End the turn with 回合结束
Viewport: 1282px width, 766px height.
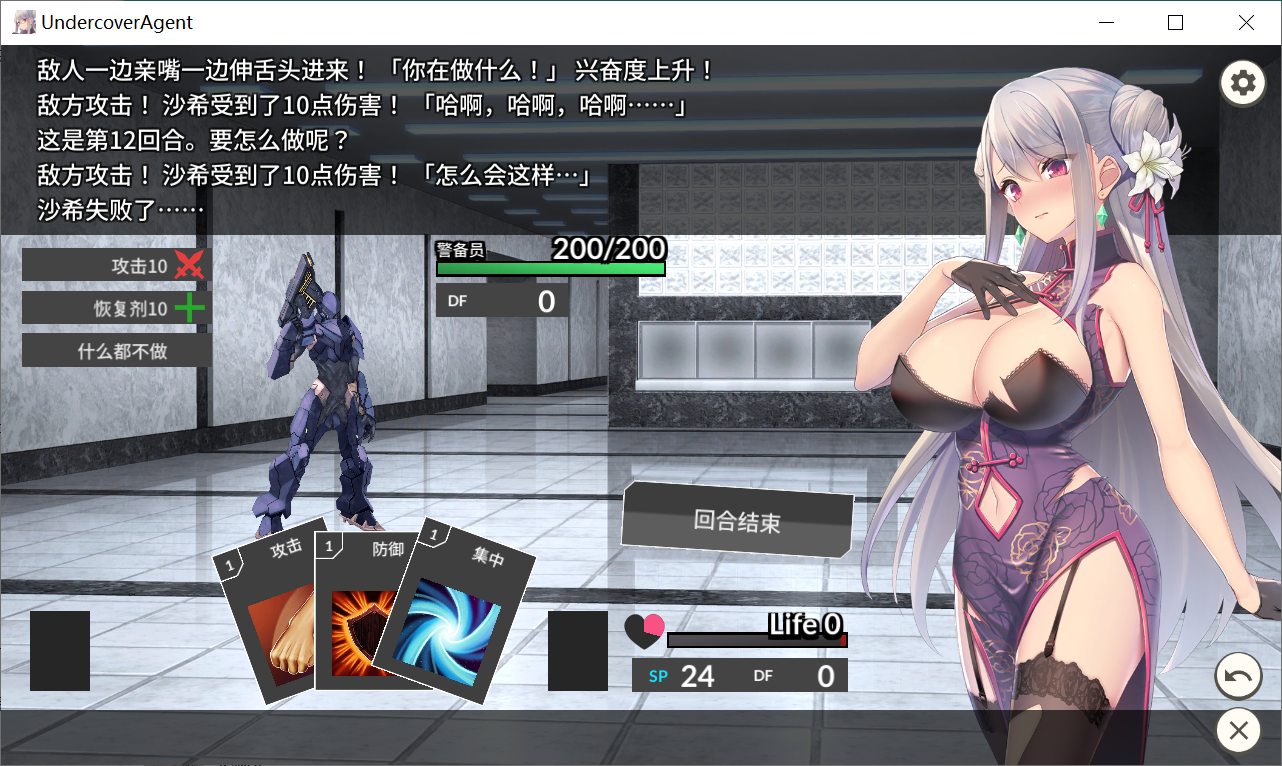(737, 520)
